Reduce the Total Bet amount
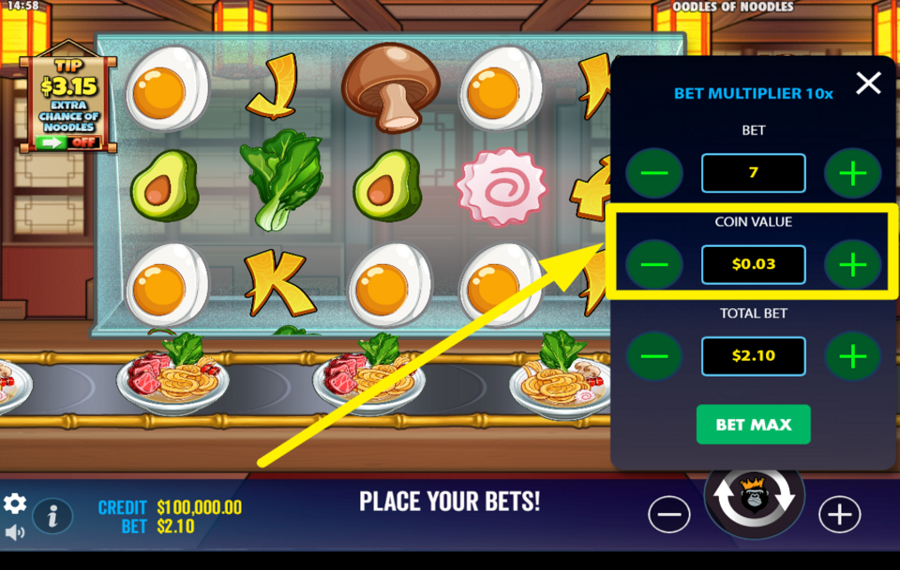This screenshot has height=570, width=900. pos(654,356)
